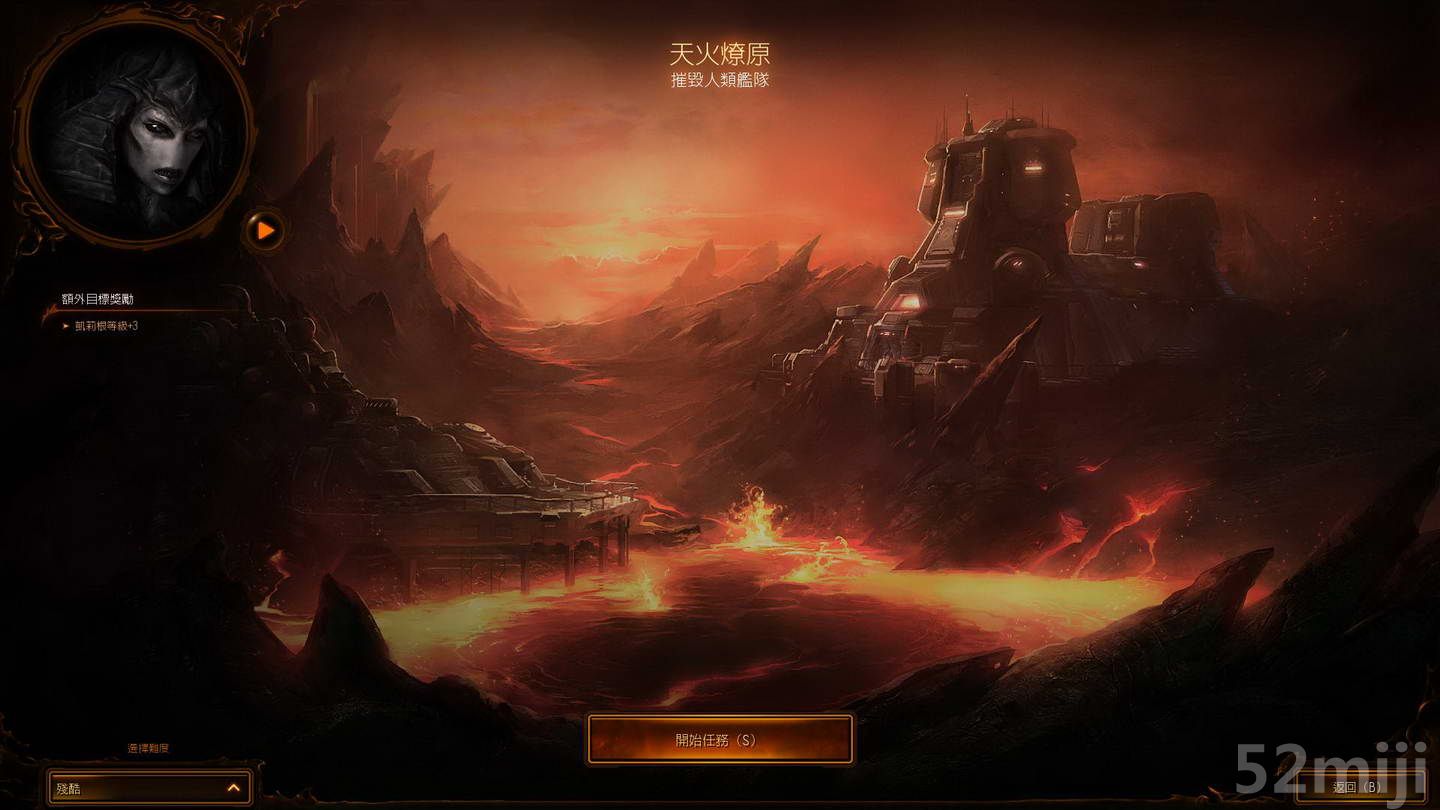The height and width of the screenshot is (810, 1440).
Task: Open the difficulty dropdown showing 殘酷
Action: pyautogui.click(x=148, y=787)
